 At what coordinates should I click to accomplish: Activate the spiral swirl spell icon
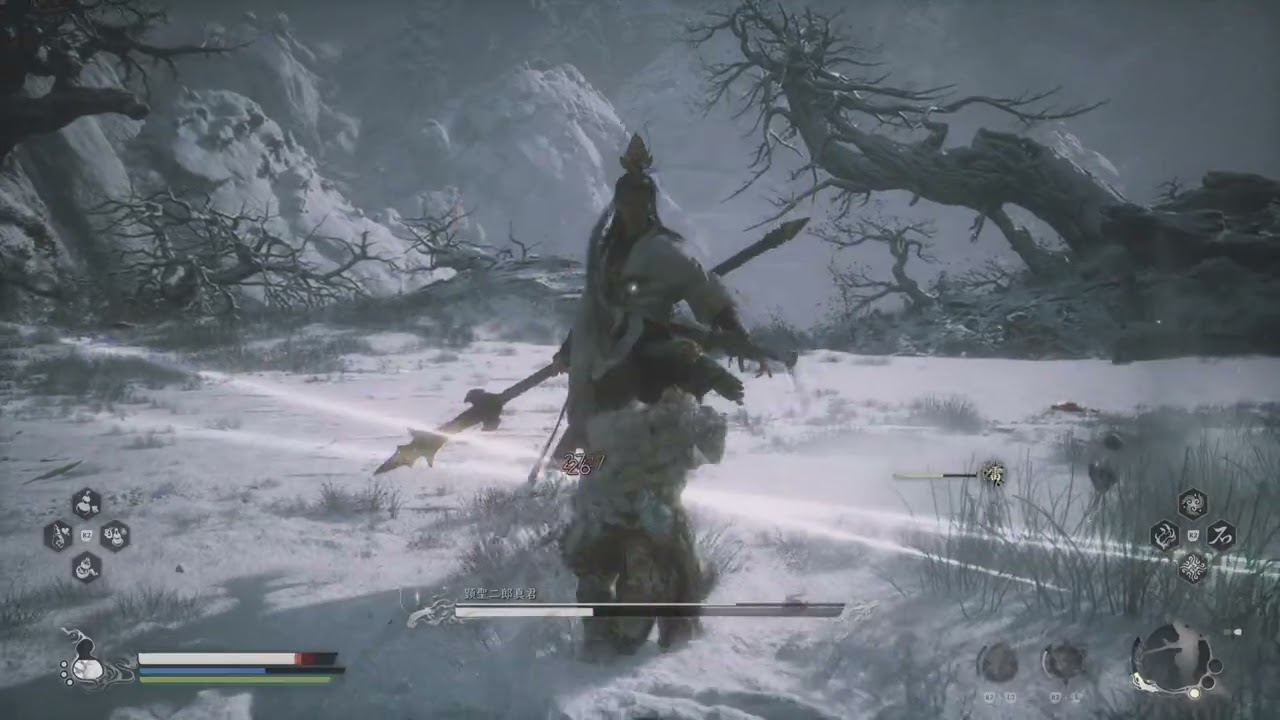[1192, 503]
